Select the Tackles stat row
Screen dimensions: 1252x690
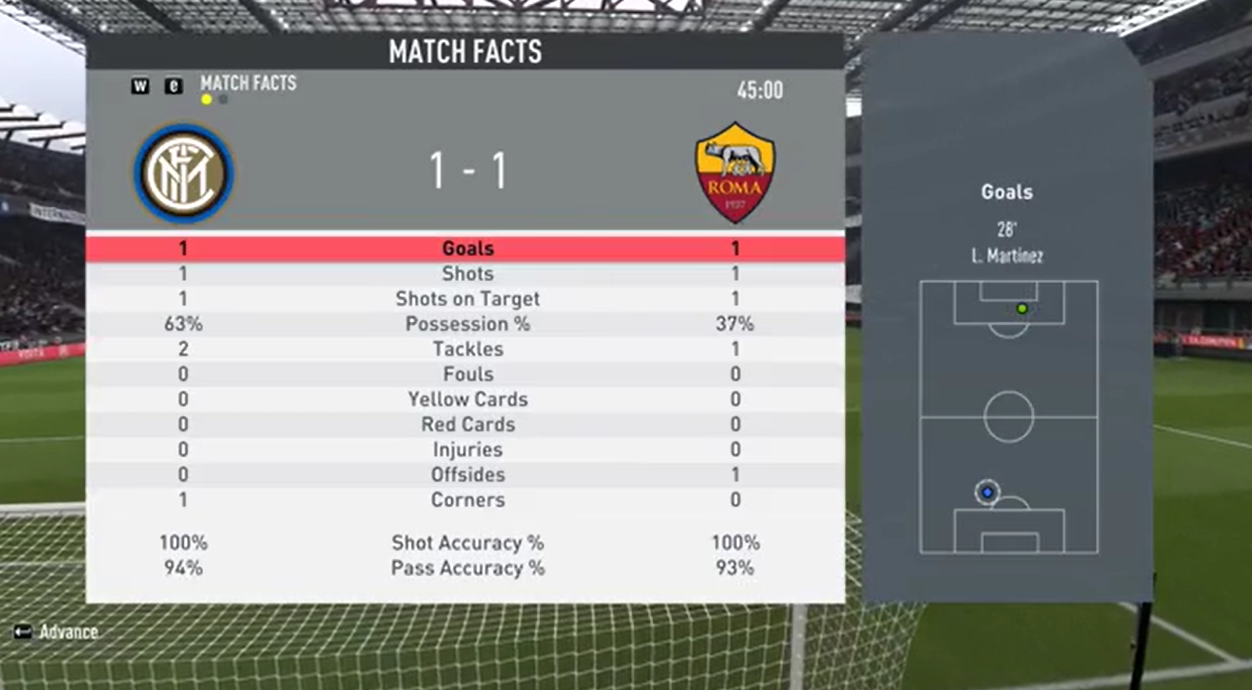tap(467, 349)
